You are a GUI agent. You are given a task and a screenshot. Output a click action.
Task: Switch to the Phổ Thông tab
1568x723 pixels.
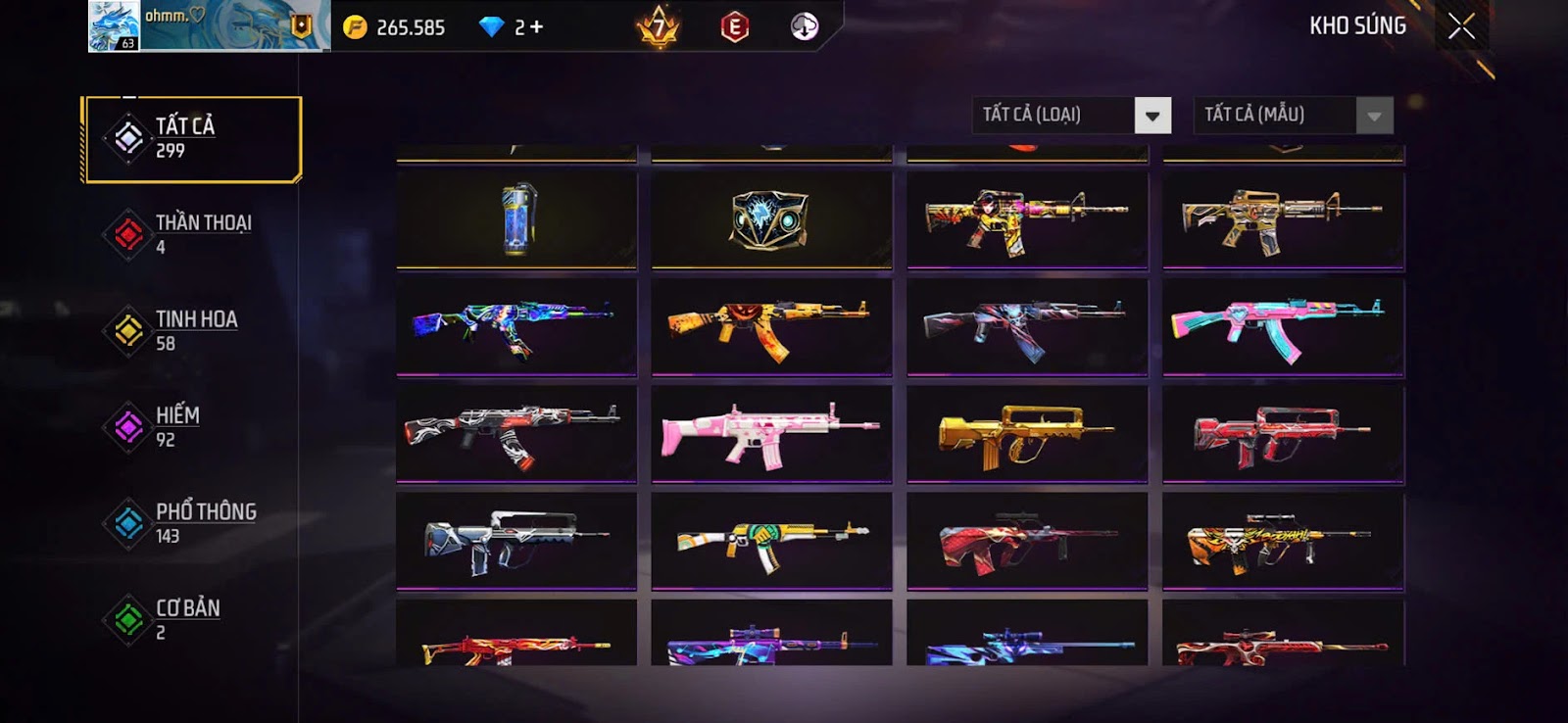192,522
